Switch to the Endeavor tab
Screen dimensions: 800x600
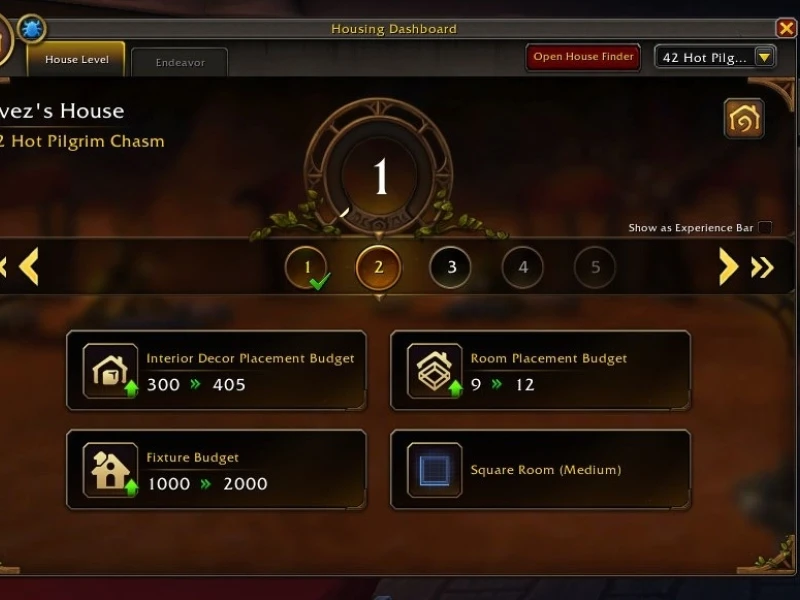[180, 62]
